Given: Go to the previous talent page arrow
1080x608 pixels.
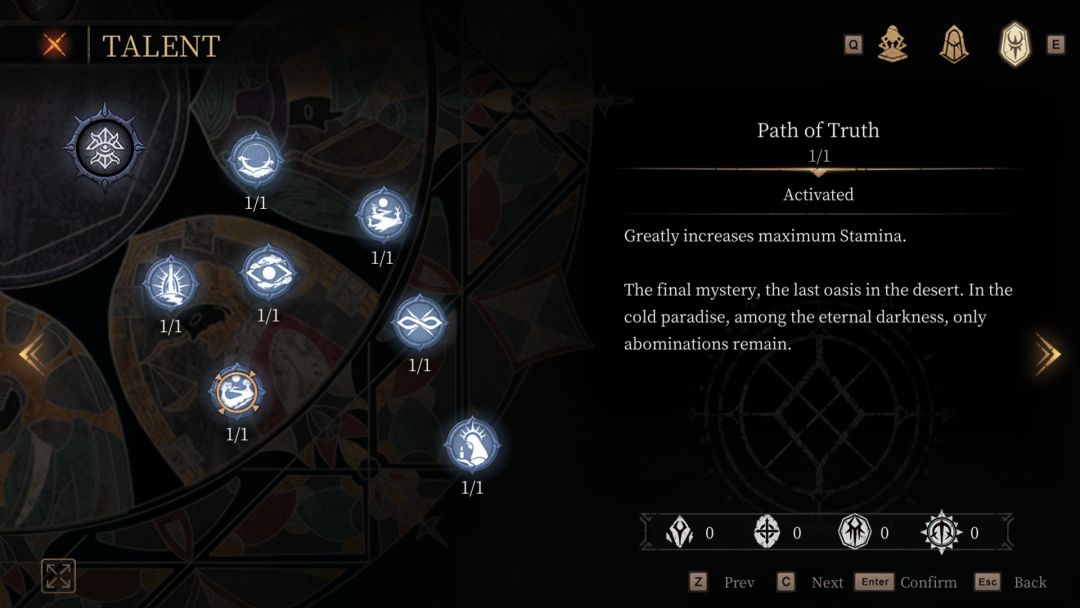Looking at the screenshot, I should pyautogui.click(x=31, y=354).
